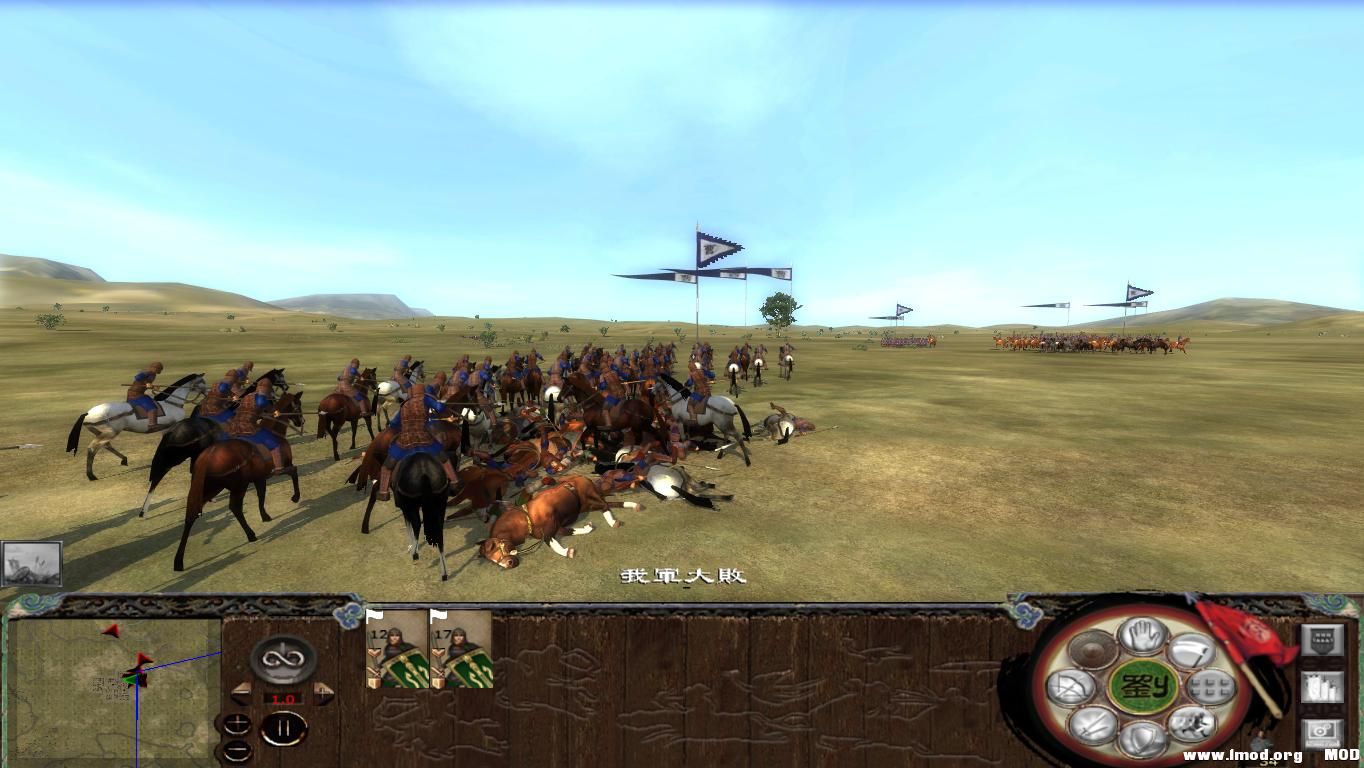
Task: Decrease game speed with left arrow
Action: [x=241, y=692]
